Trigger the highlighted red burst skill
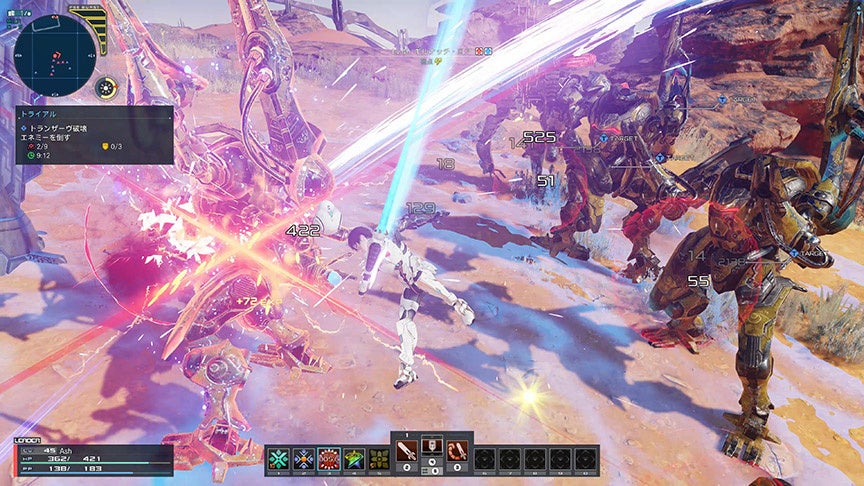 329,459
